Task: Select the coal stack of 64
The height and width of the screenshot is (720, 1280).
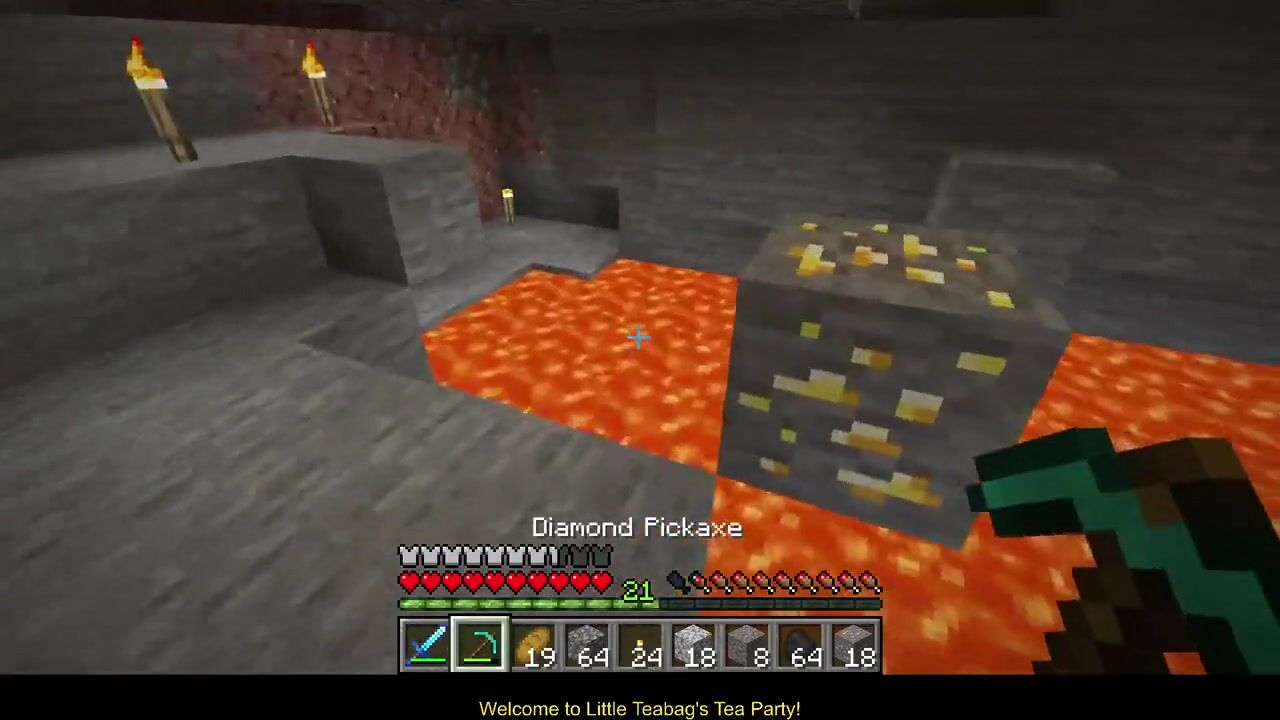Action: pos(800,644)
